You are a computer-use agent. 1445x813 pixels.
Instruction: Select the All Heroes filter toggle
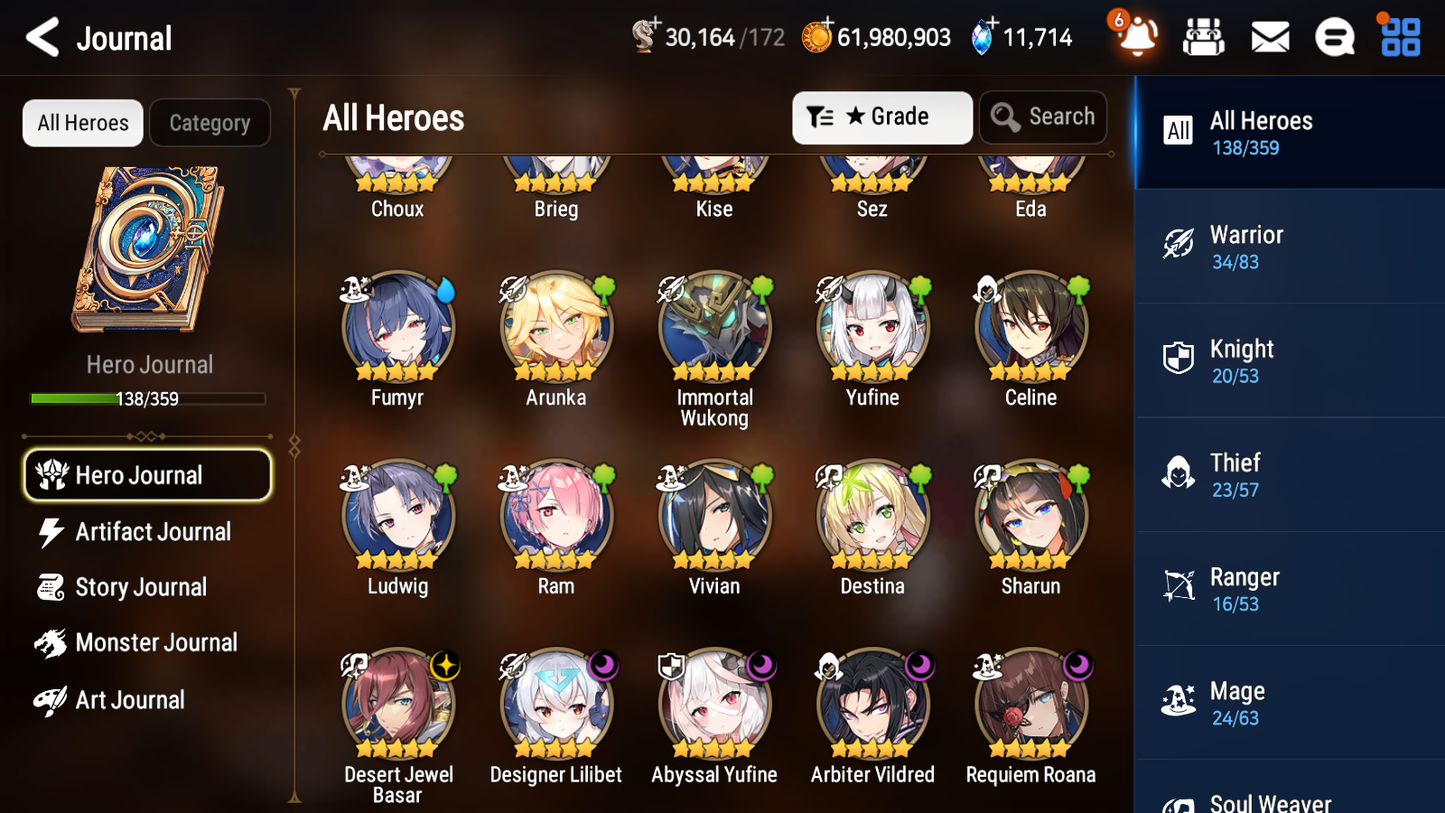[x=82, y=123]
